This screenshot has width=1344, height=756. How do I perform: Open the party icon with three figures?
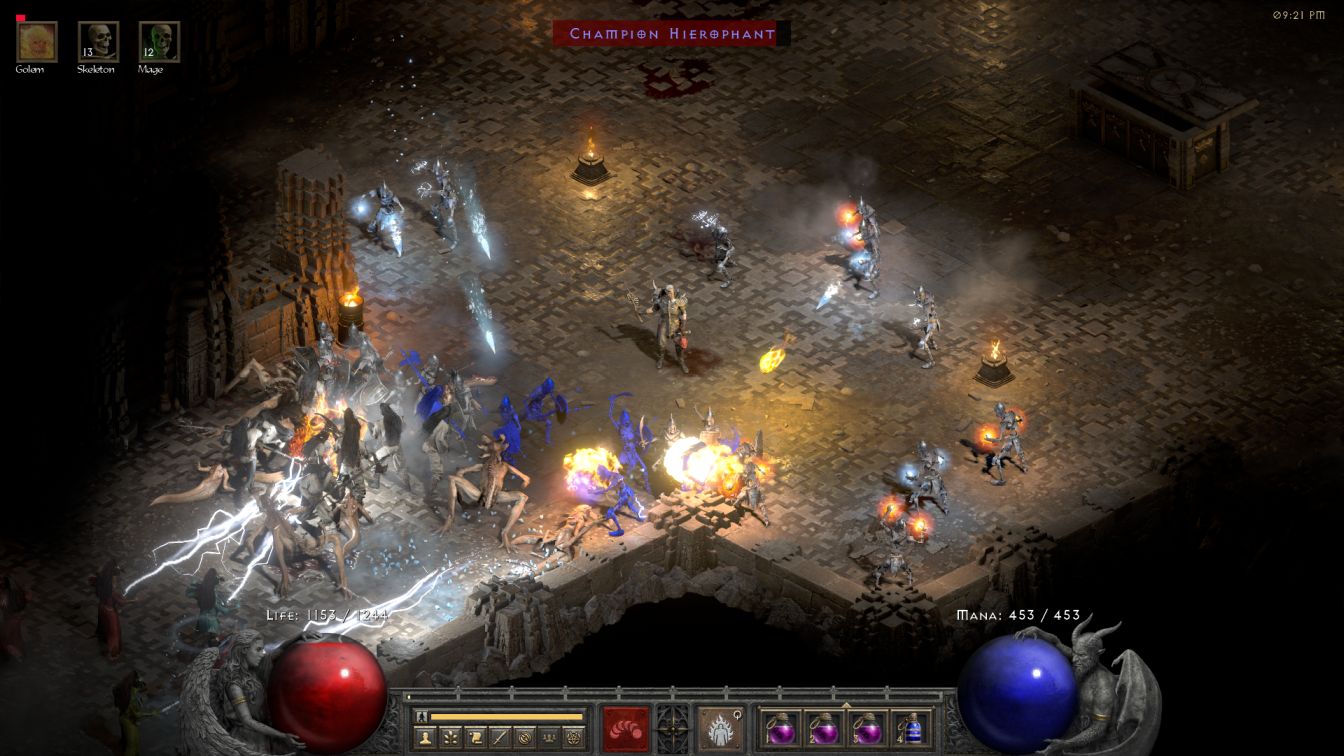coord(549,737)
